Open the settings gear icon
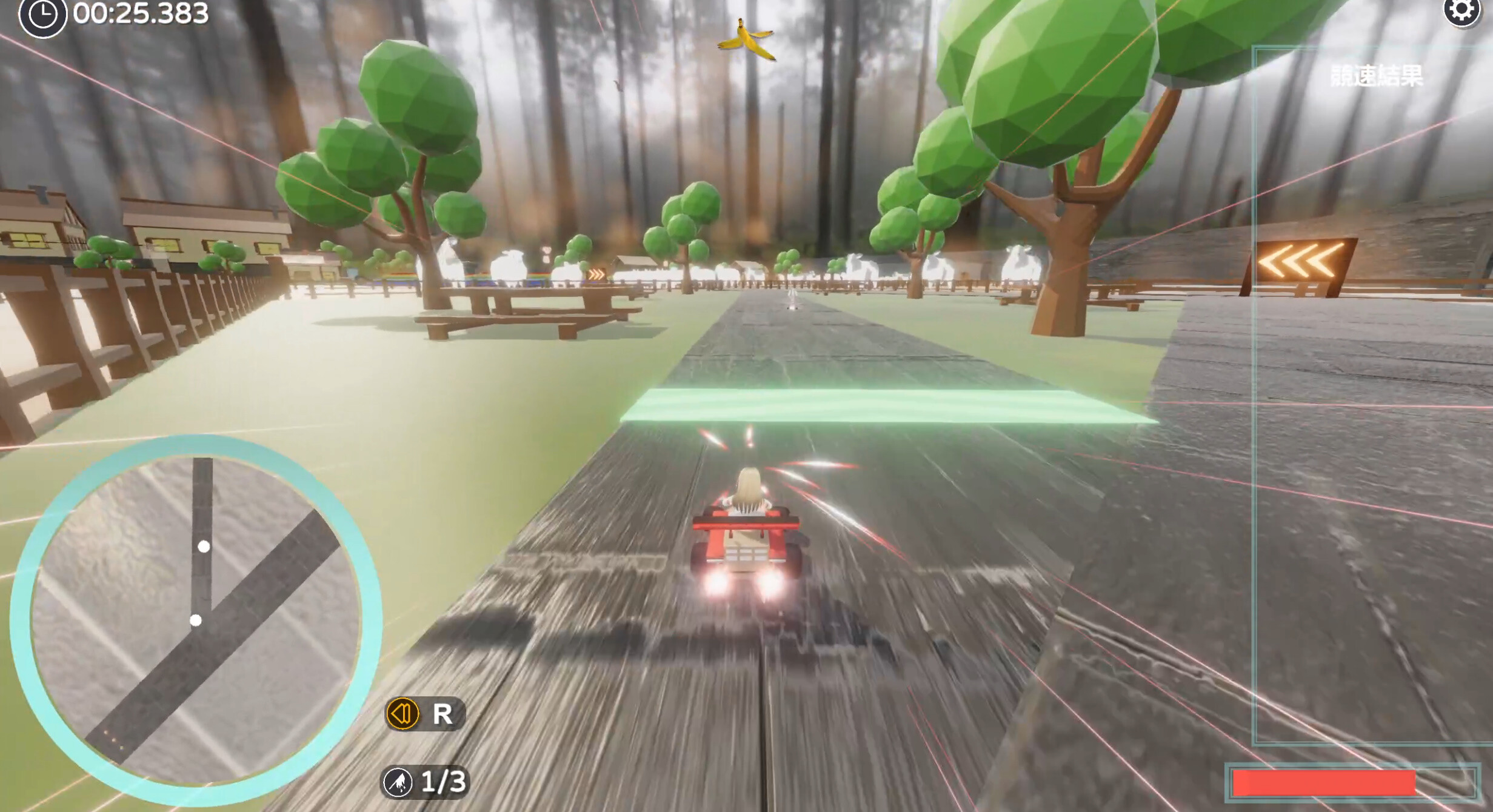 tap(1463, 12)
